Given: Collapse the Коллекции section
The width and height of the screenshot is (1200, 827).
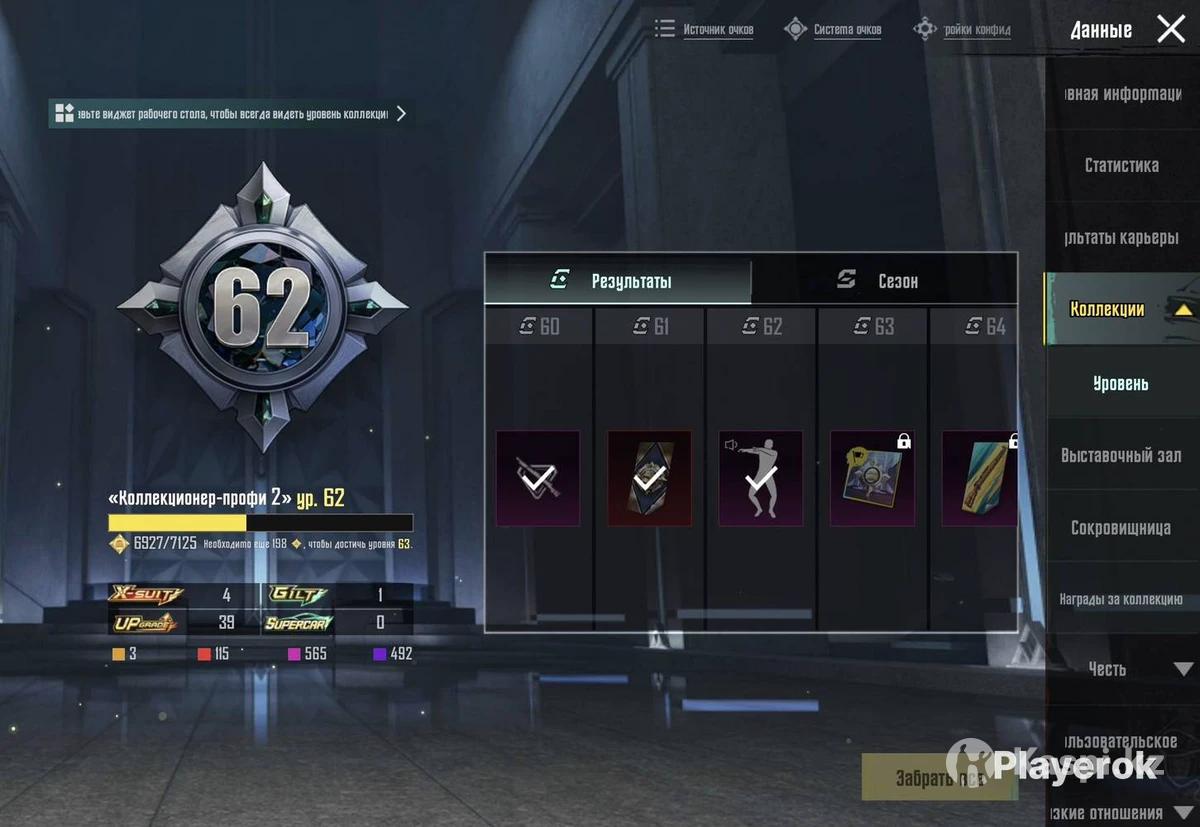Looking at the screenshot, I should [x=1183, y=310].
